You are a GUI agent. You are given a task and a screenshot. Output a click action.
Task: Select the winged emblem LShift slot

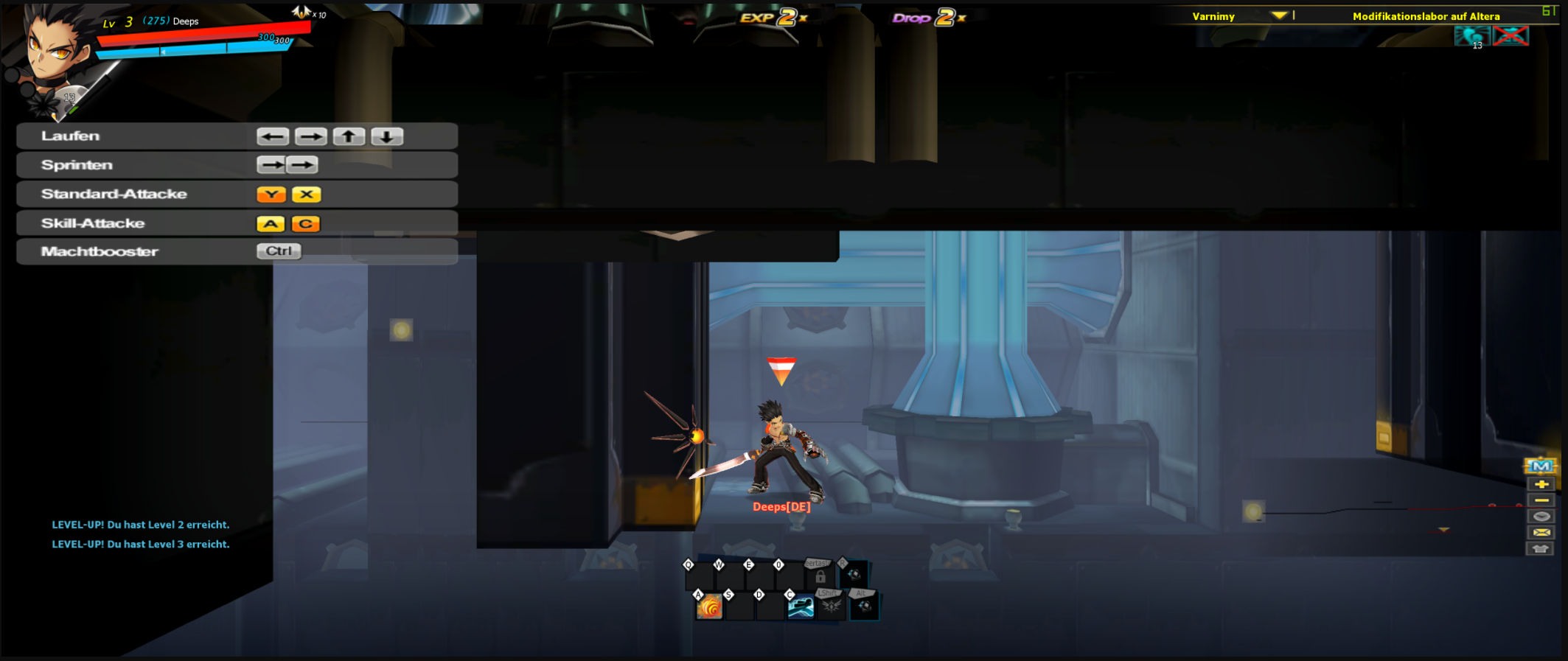832,606
